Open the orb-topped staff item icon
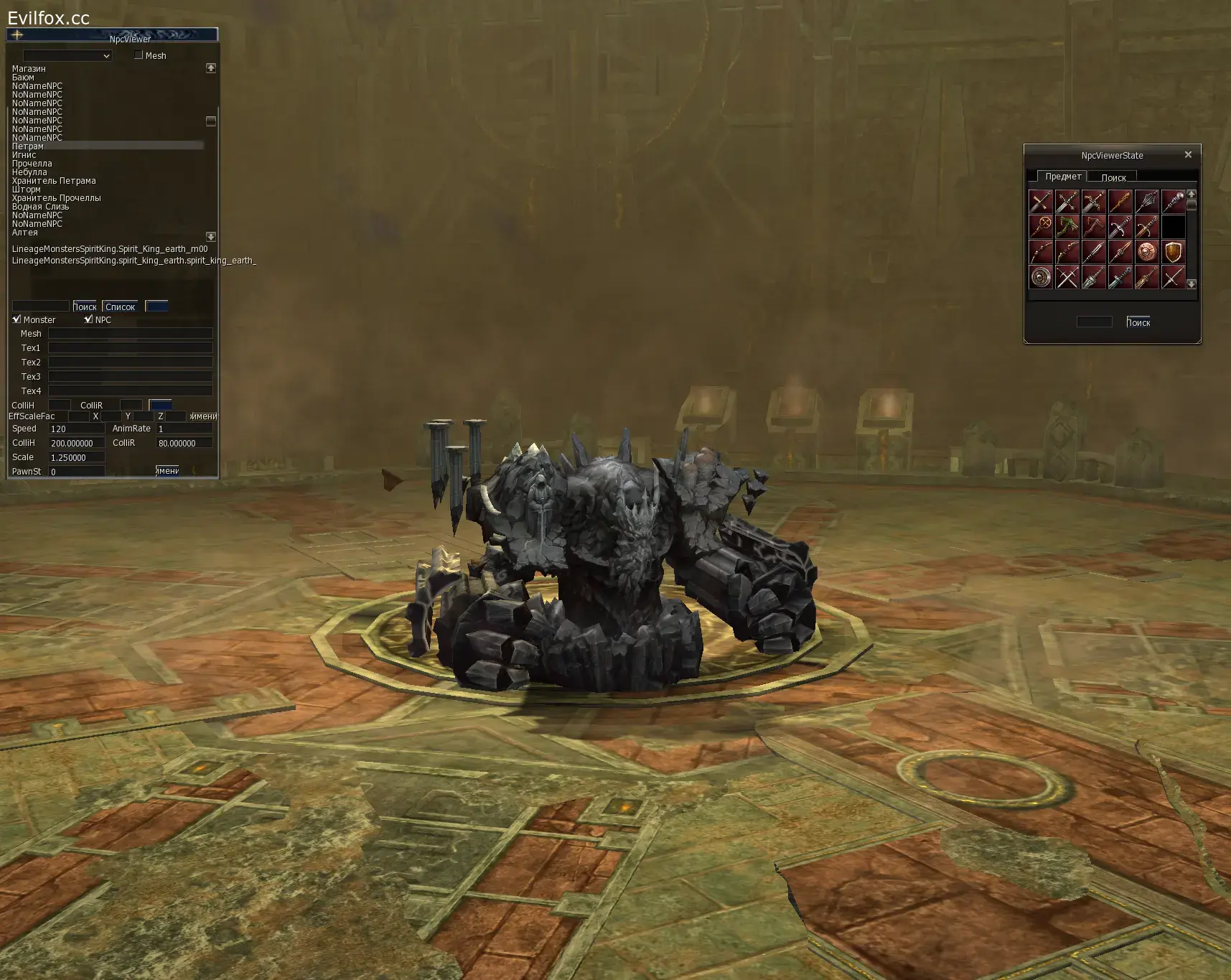Screen dimensions: 1231x980 (x=1174, y=201)
